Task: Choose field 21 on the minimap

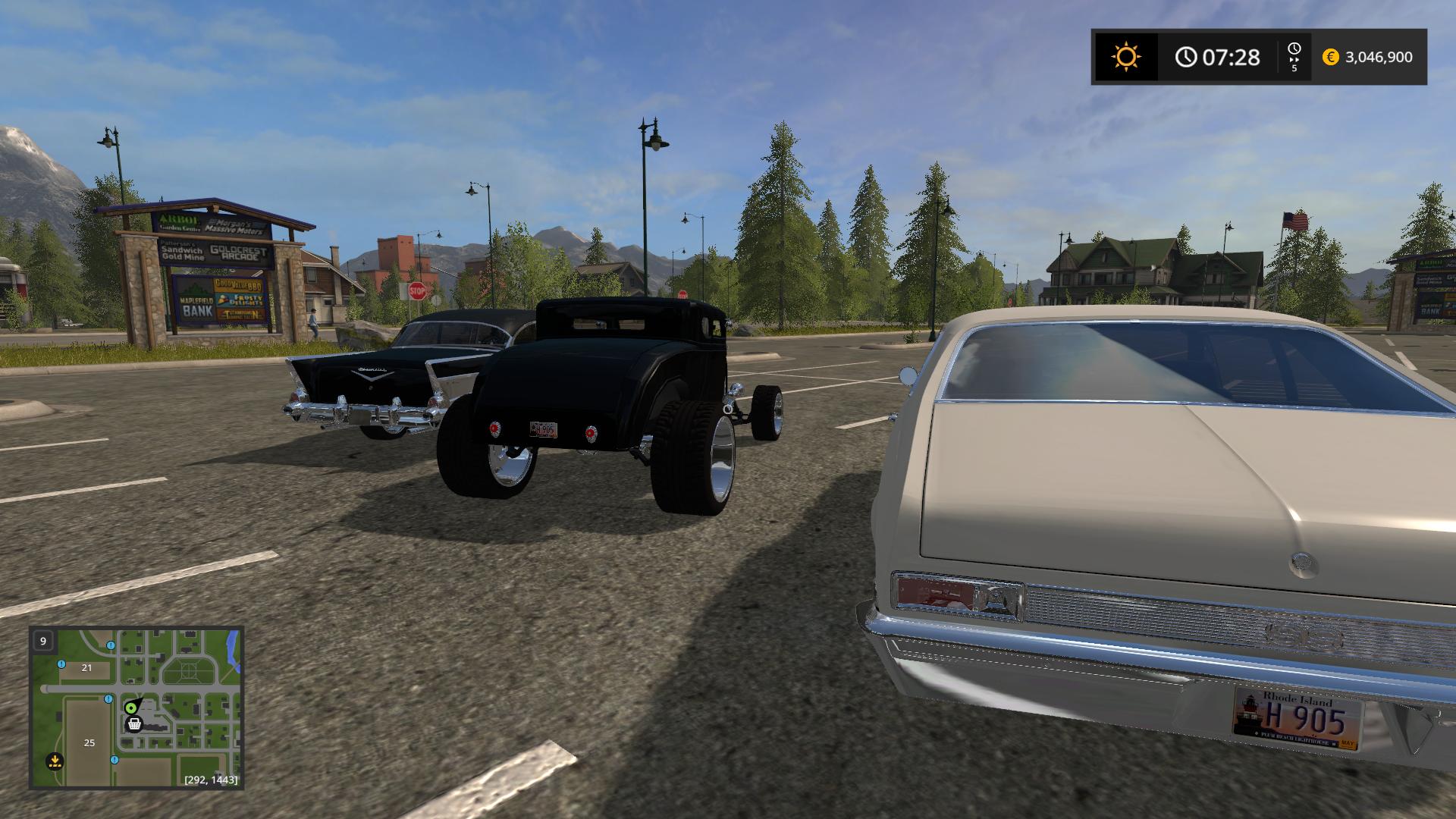Action: pyautogui.click(x=86, y=667)
